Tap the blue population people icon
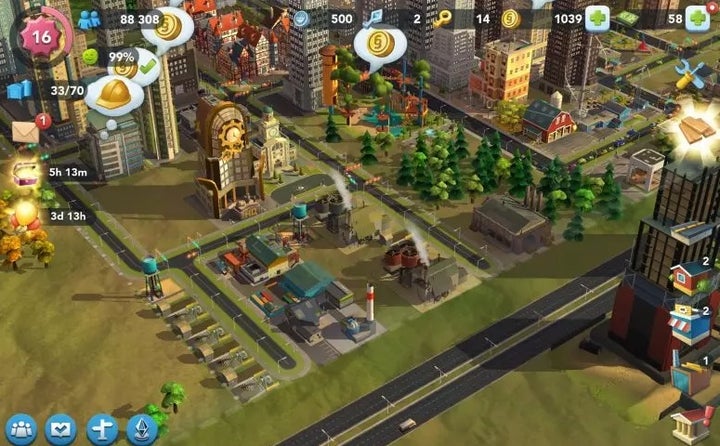Viewport: 720px width, 446px height. click(x=89, y=19)
